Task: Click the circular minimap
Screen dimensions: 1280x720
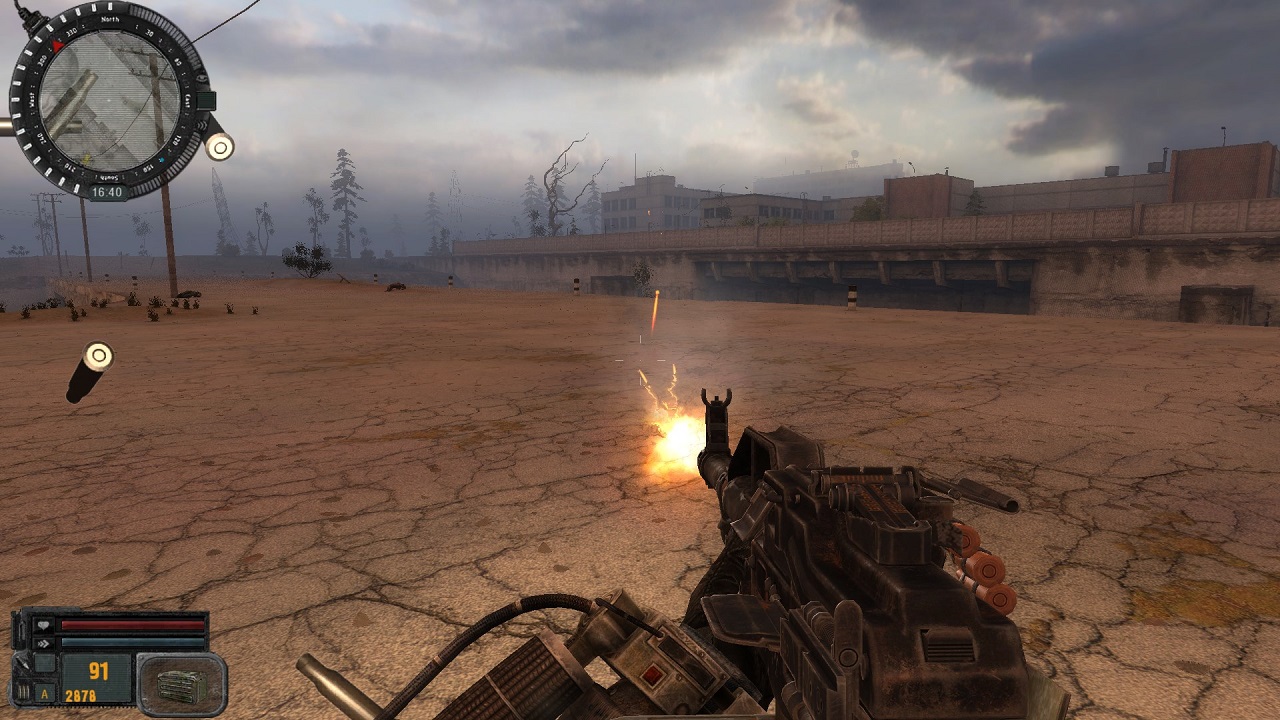Action: pos(109,101)
